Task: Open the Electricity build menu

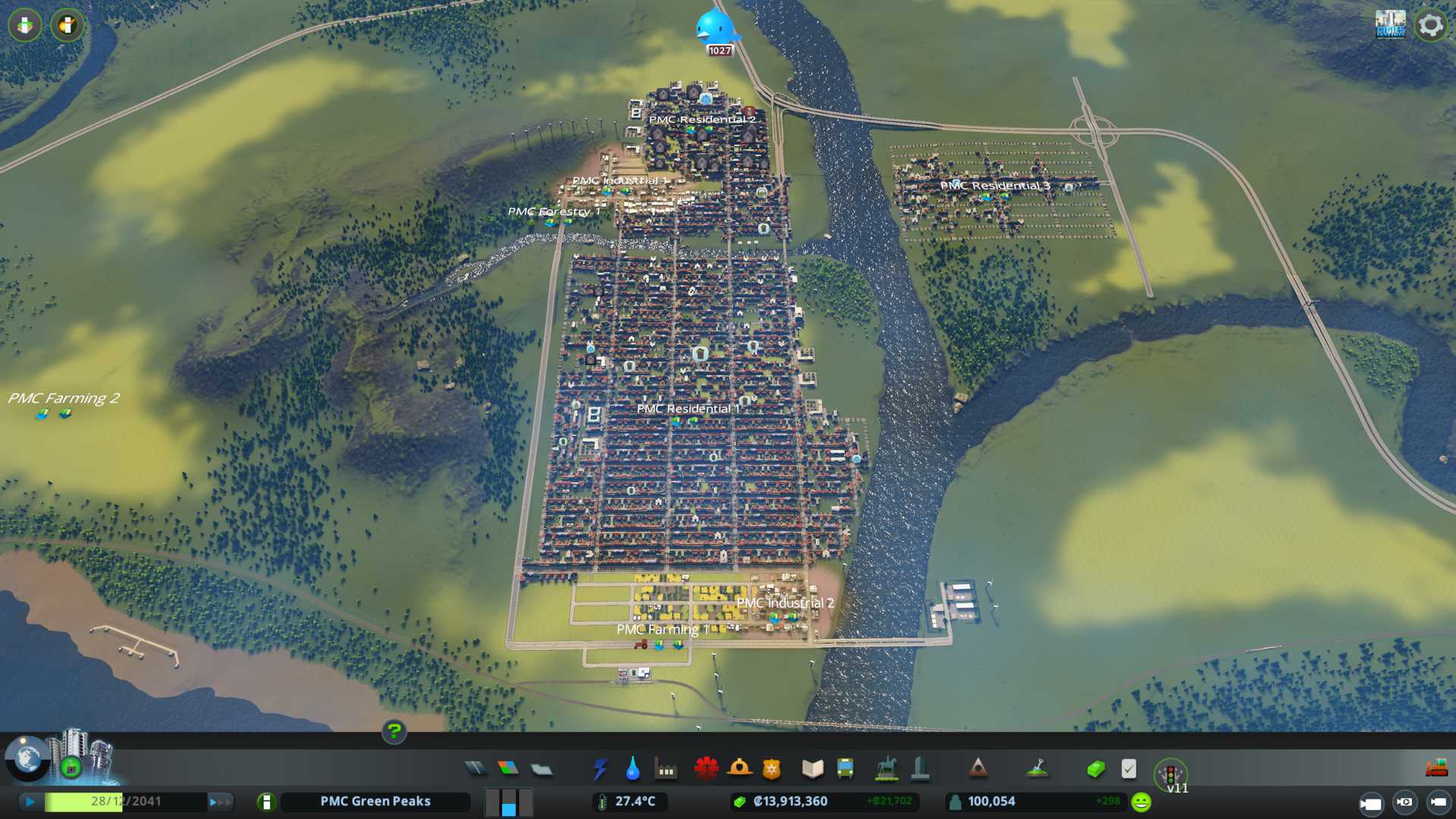Action: 601,769
